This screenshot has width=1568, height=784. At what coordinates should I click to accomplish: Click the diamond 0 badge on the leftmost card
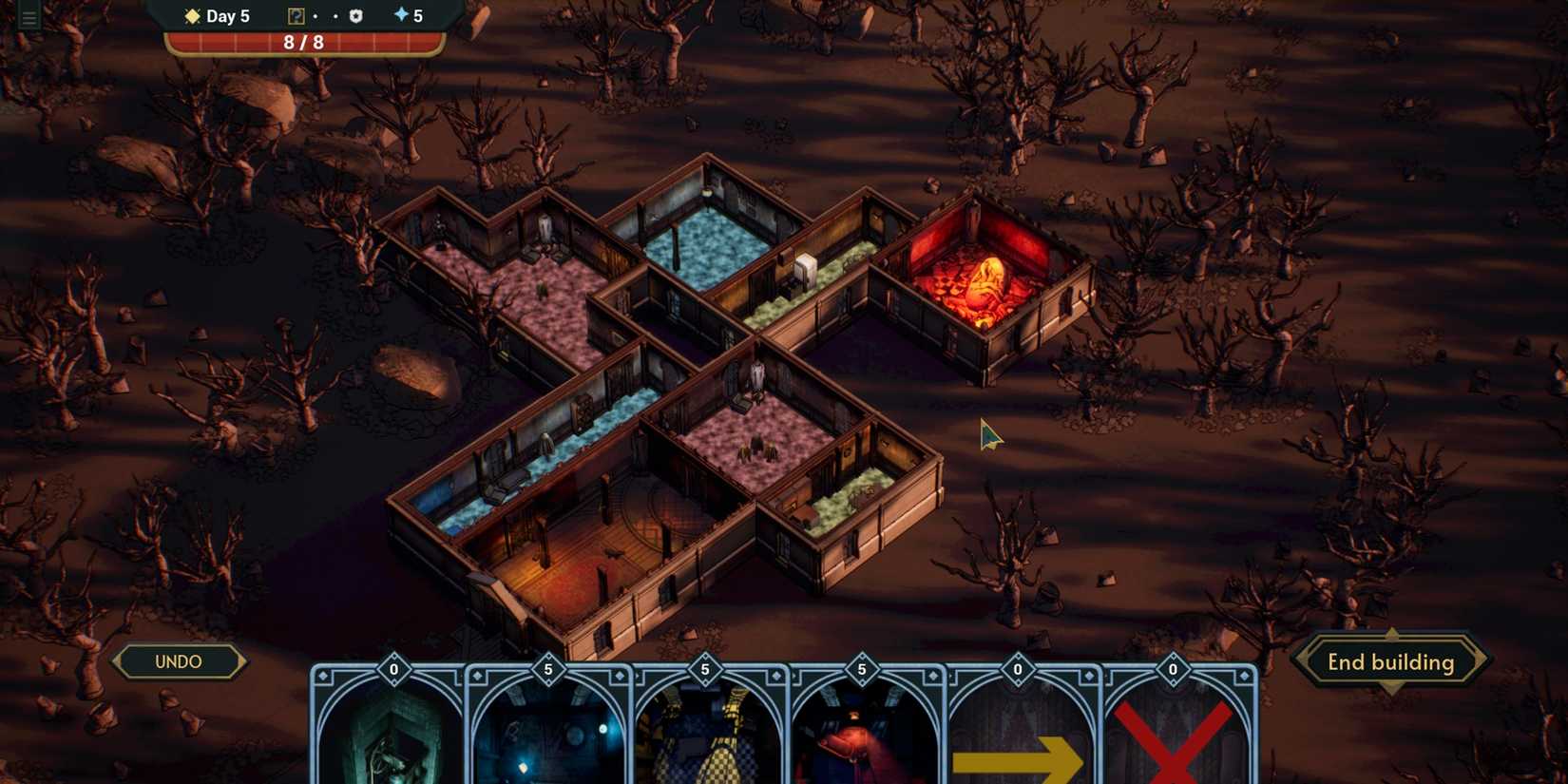pos(392,669)
